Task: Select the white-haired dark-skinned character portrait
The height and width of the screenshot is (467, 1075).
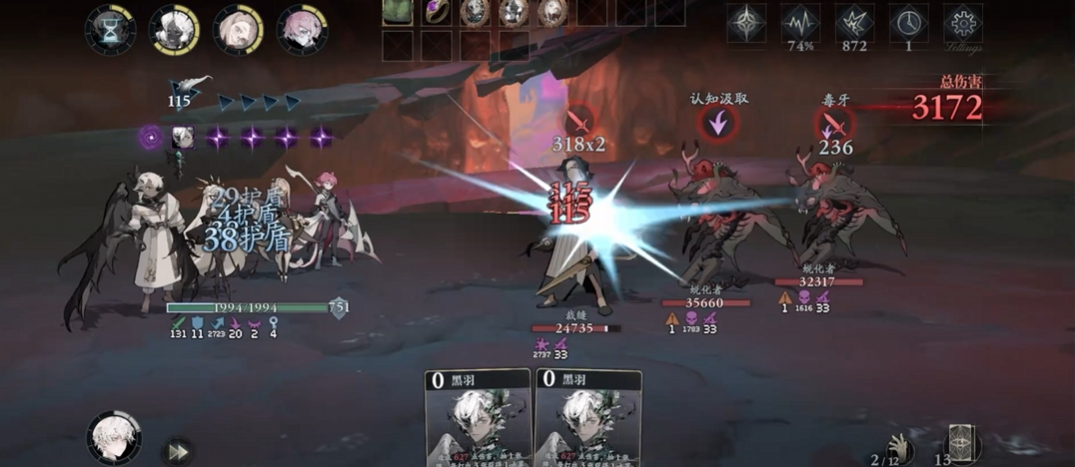Action: click(x=174, y=30)
